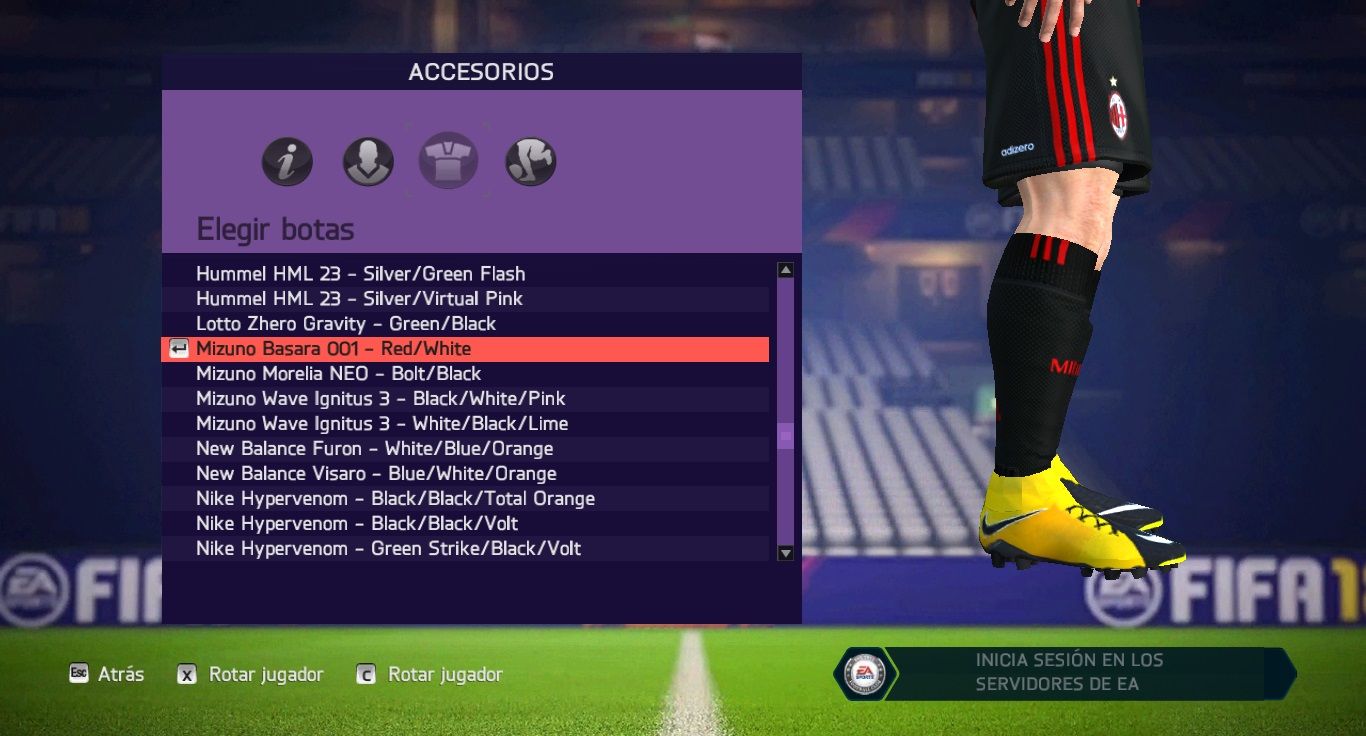1366x736 pixels.
Task: Choose Mizuno Morelia NEO Bolt/Black boots
Action: point(338,374)
